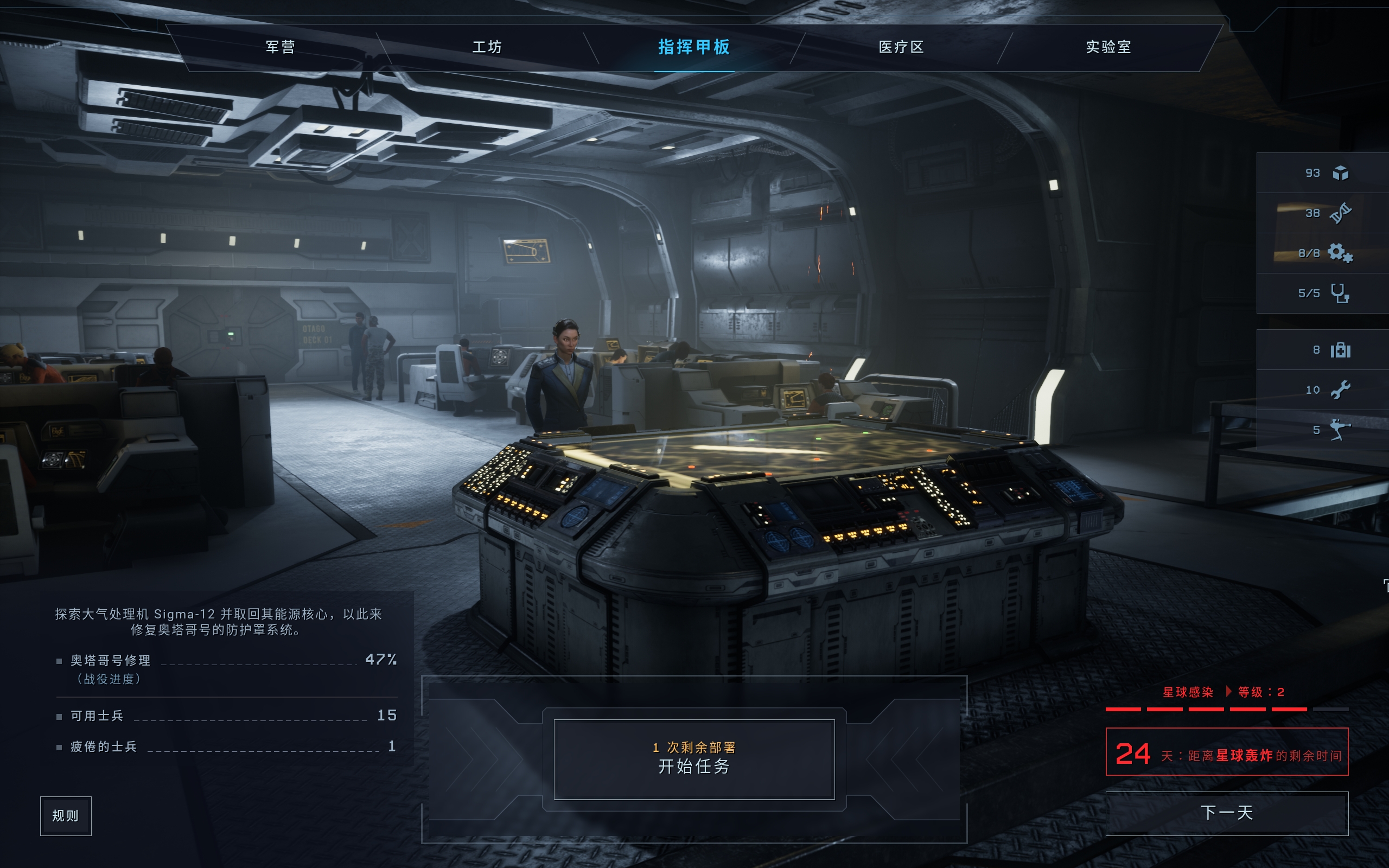Open the 实验室 tab
The image size is (1389, 868).
pyautogui.click(x=1108, y=47)
